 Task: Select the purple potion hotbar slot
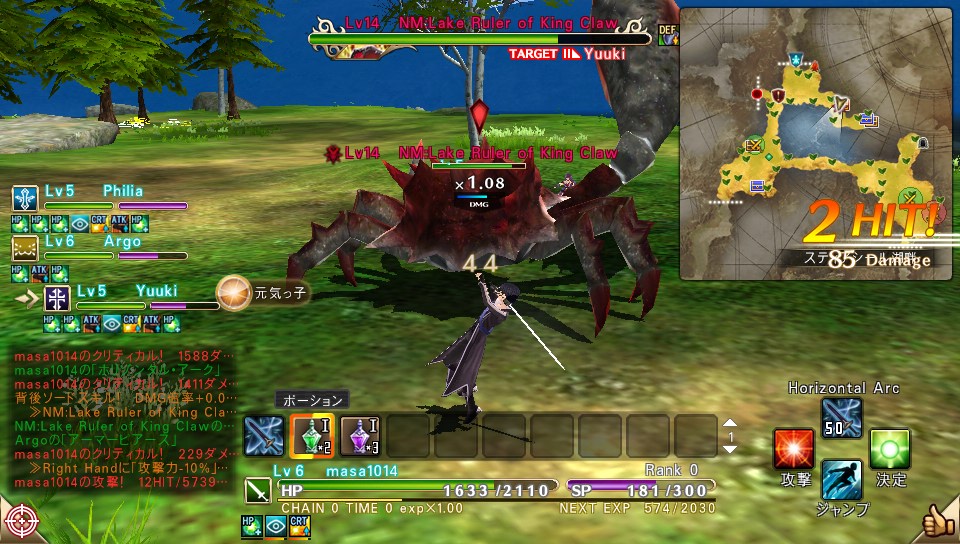[360, 436]
